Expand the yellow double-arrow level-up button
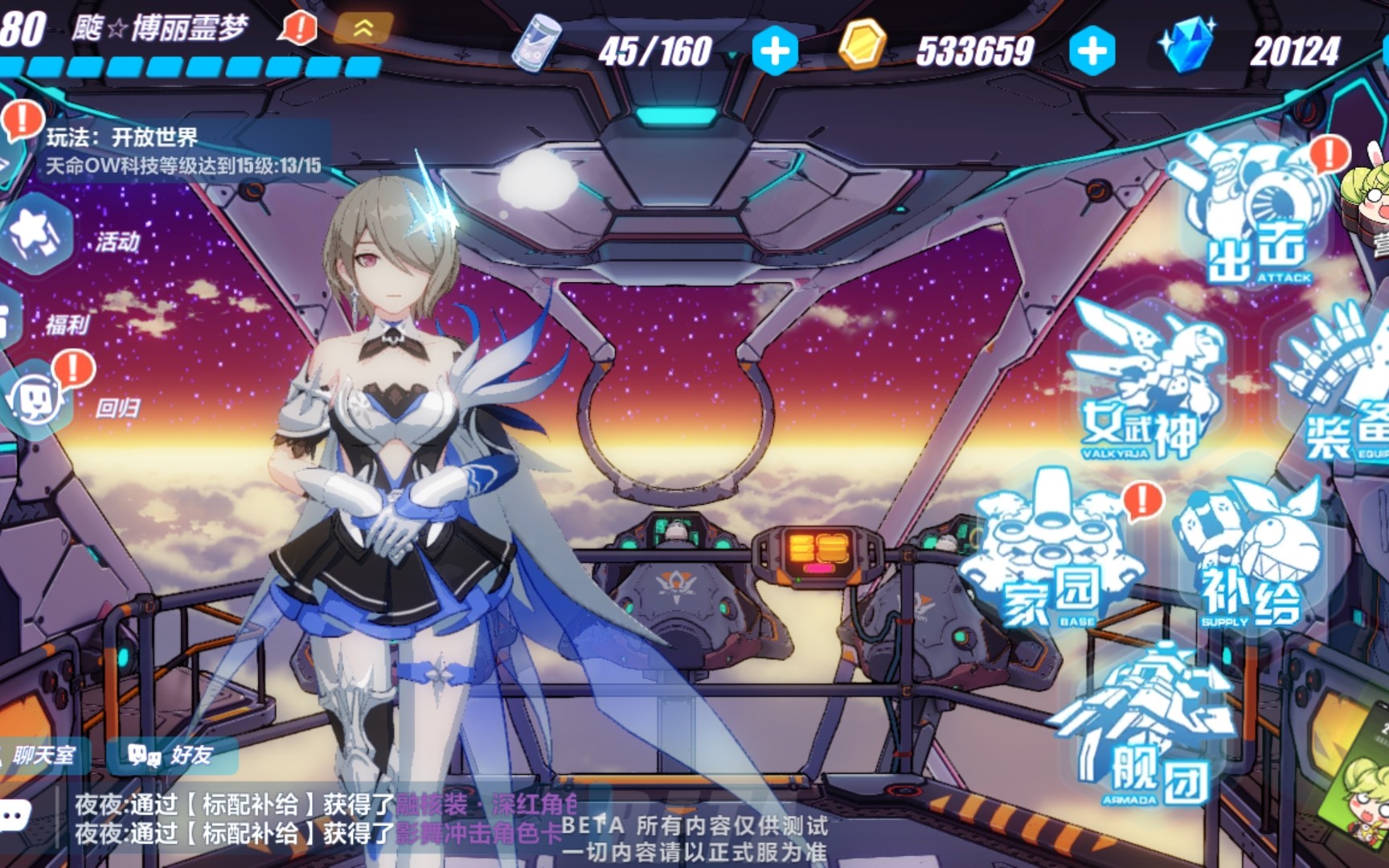Image resolution: width=1389 pixels, height=868 pixels. [x=363, y=29]
